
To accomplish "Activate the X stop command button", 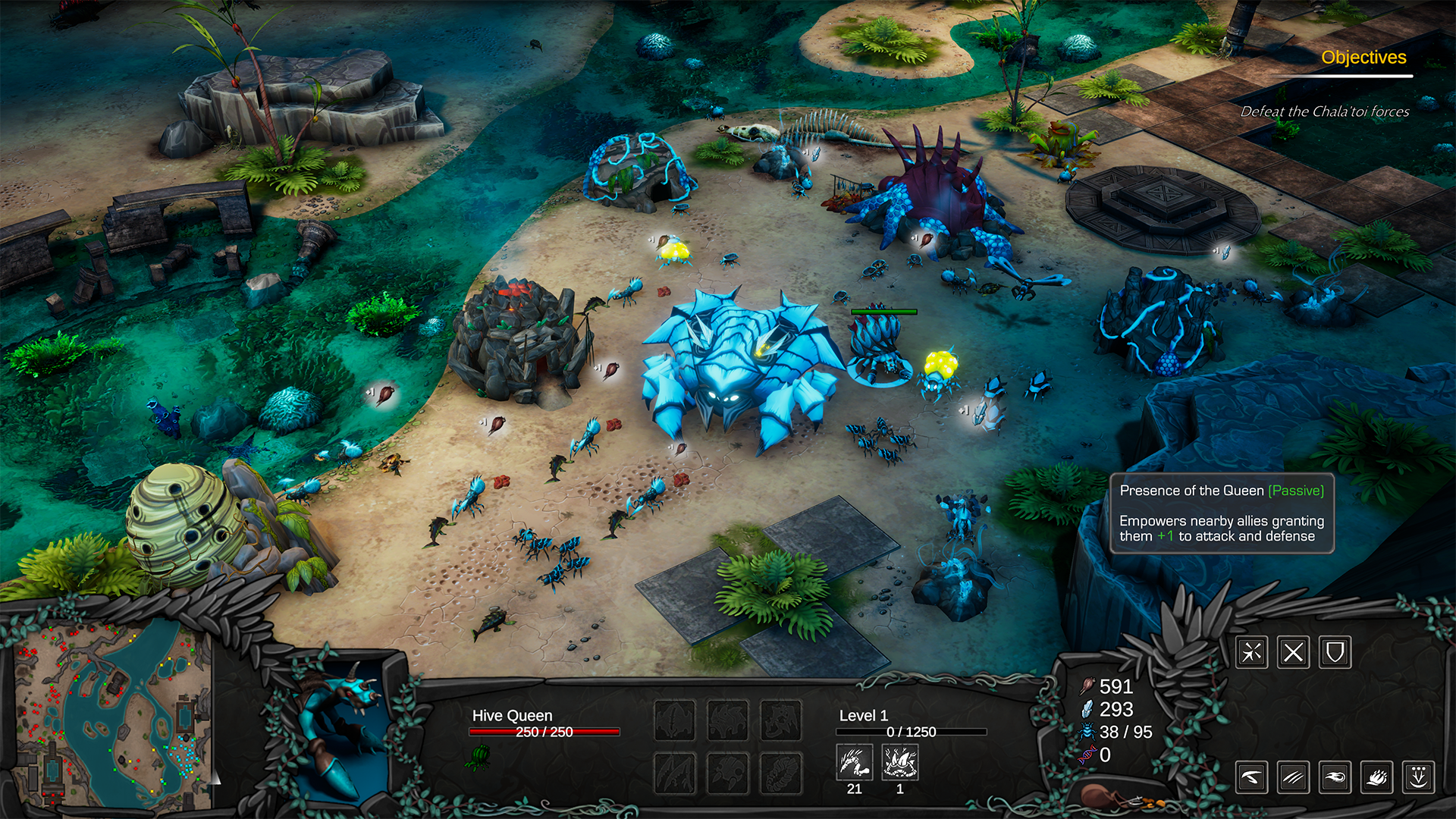I will pos(1294,652).
